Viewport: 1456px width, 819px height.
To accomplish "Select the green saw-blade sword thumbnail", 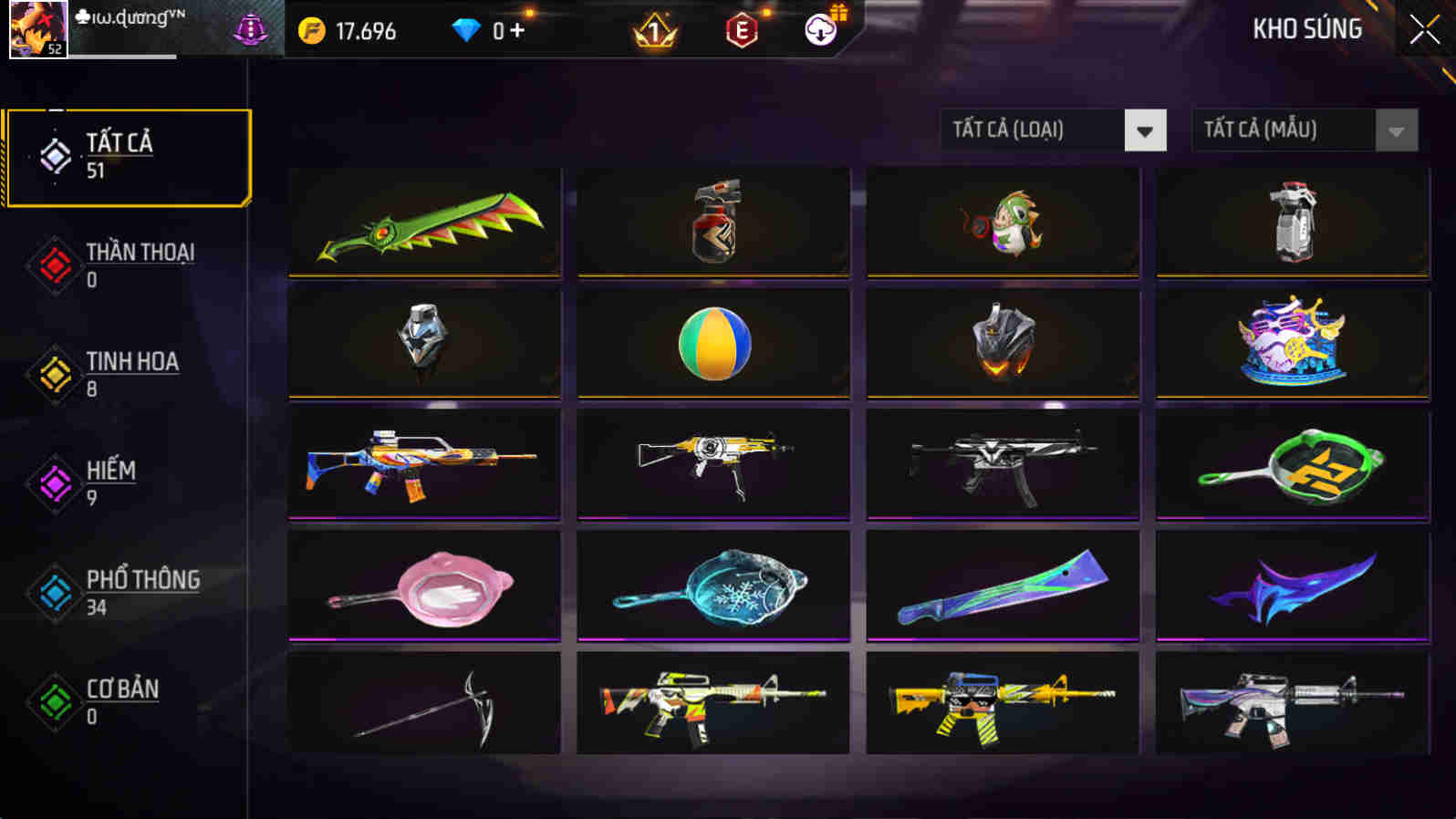I will coord(423,222).
